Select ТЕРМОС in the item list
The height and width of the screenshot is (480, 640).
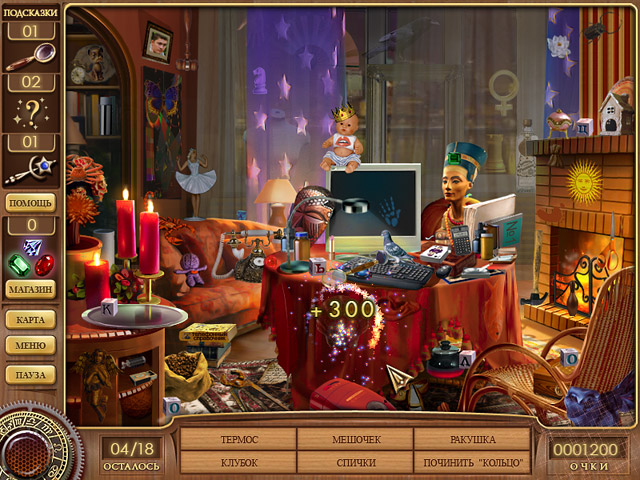click(238, 440)
